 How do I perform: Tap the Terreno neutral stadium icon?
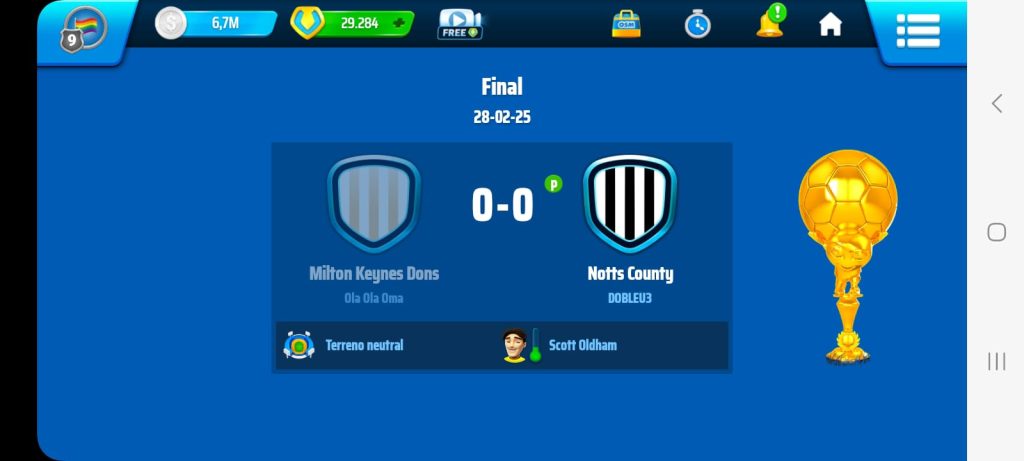[299, 345]
